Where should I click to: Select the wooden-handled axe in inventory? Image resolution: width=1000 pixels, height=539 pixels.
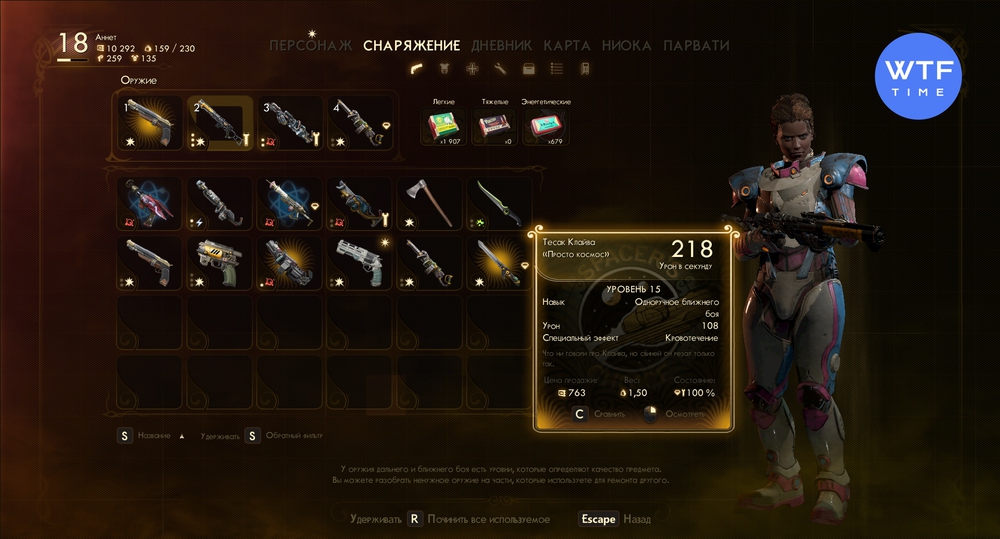429,201
